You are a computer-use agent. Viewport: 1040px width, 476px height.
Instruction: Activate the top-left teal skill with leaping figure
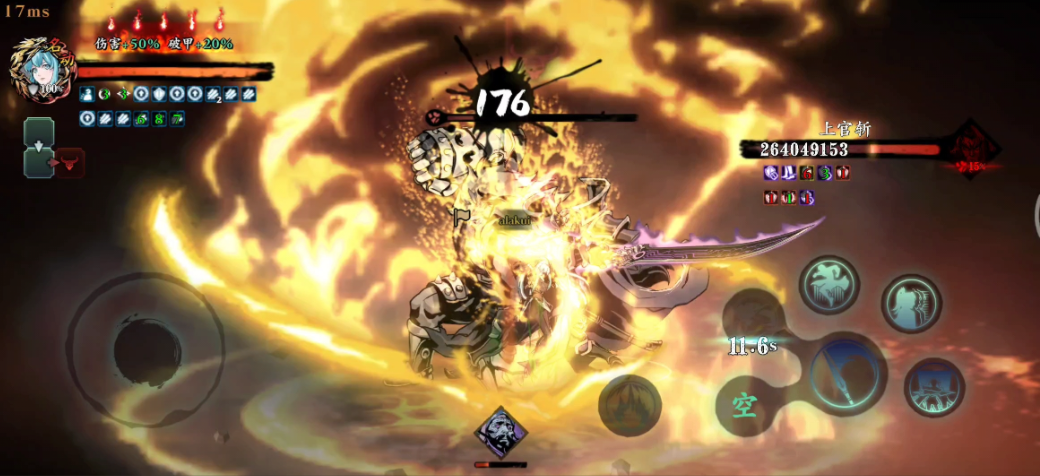tap(829, 285)
